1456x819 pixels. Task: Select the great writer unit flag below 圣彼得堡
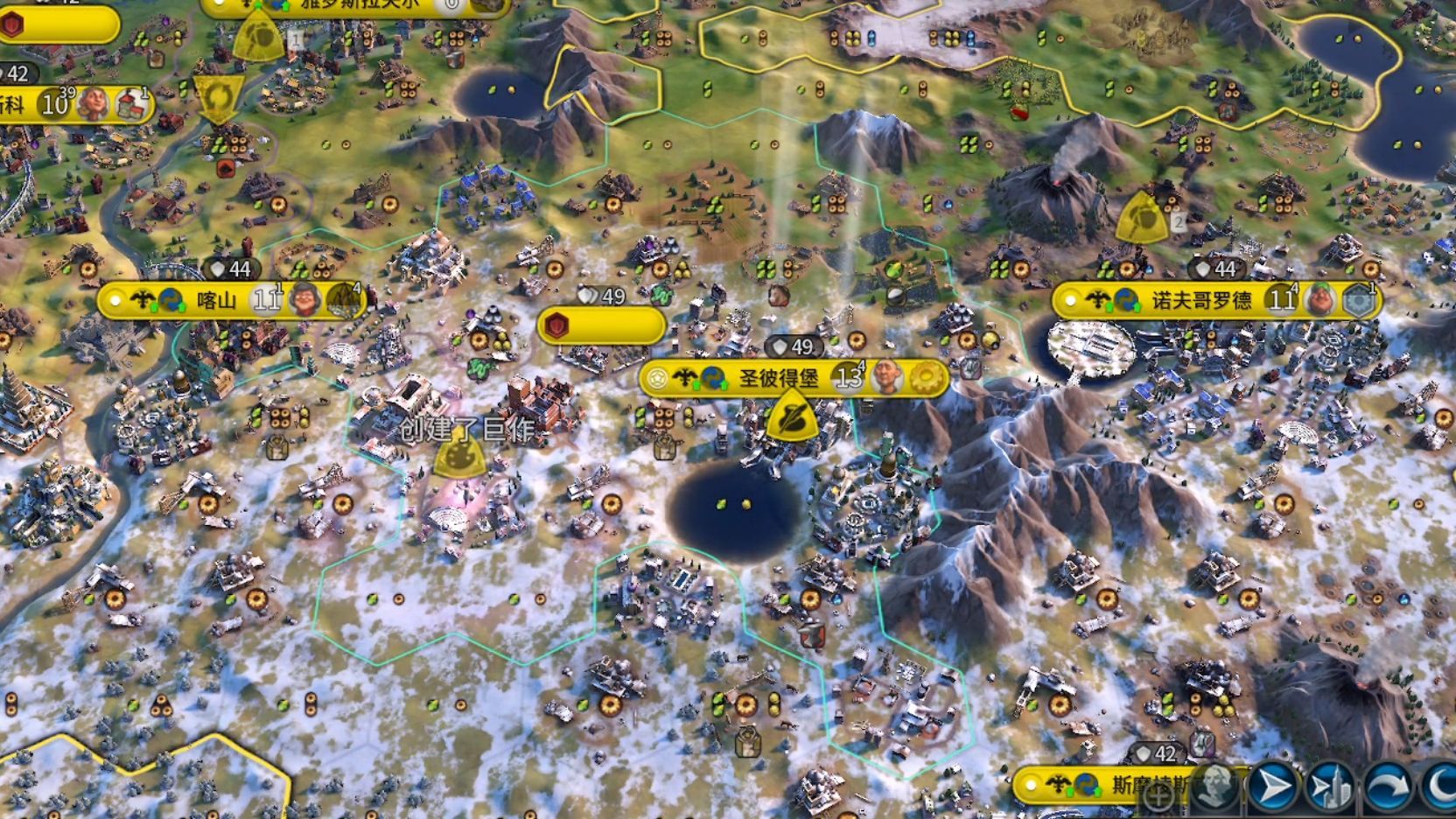pos(791,416)
